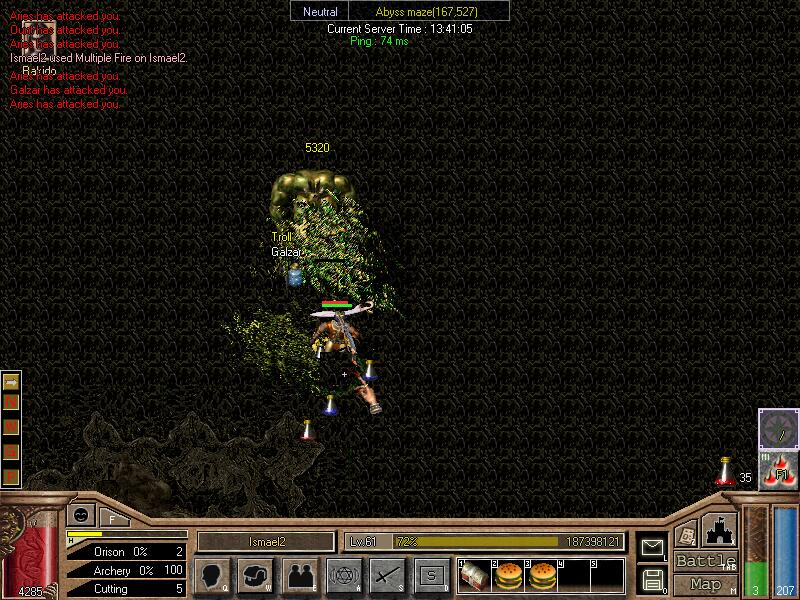Screen dimensions: 800x600
Task: Use the red potion with count 35
Action: (x=725, y=472)
